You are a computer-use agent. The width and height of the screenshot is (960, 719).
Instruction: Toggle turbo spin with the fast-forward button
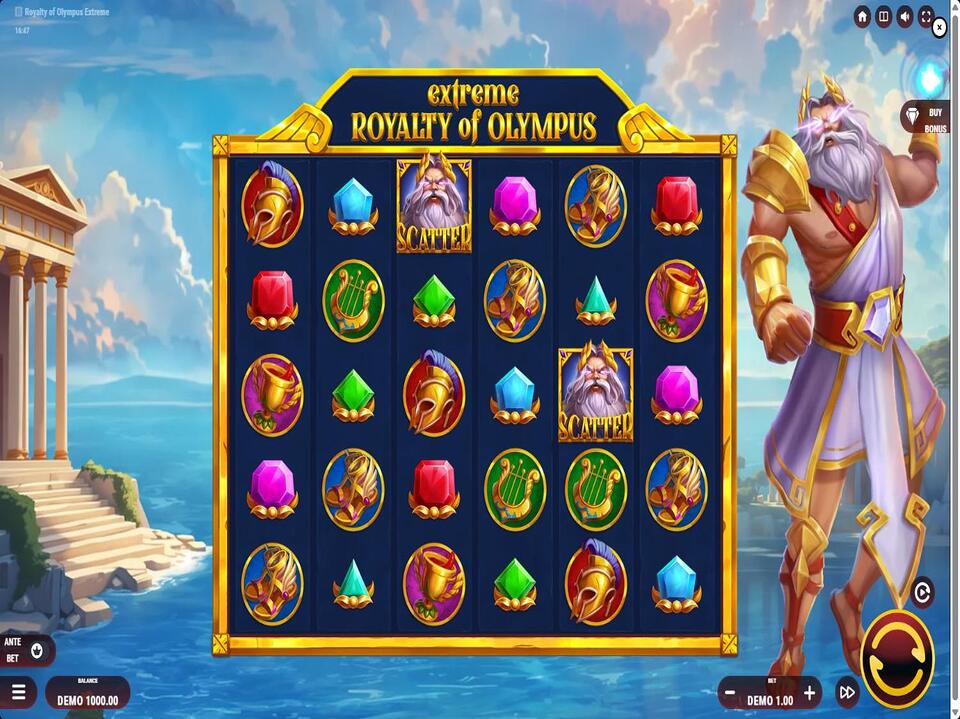point(847,692)
